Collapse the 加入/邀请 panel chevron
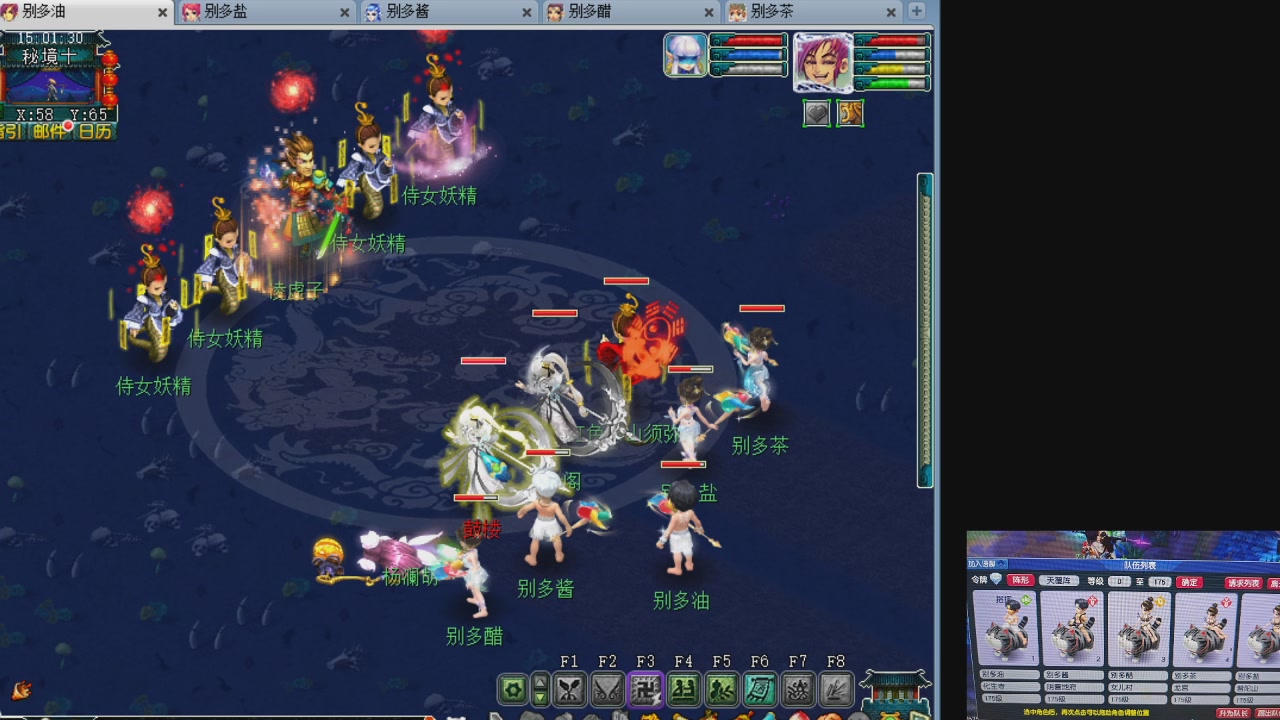The image size is (1280, 720). point(1001,565)
